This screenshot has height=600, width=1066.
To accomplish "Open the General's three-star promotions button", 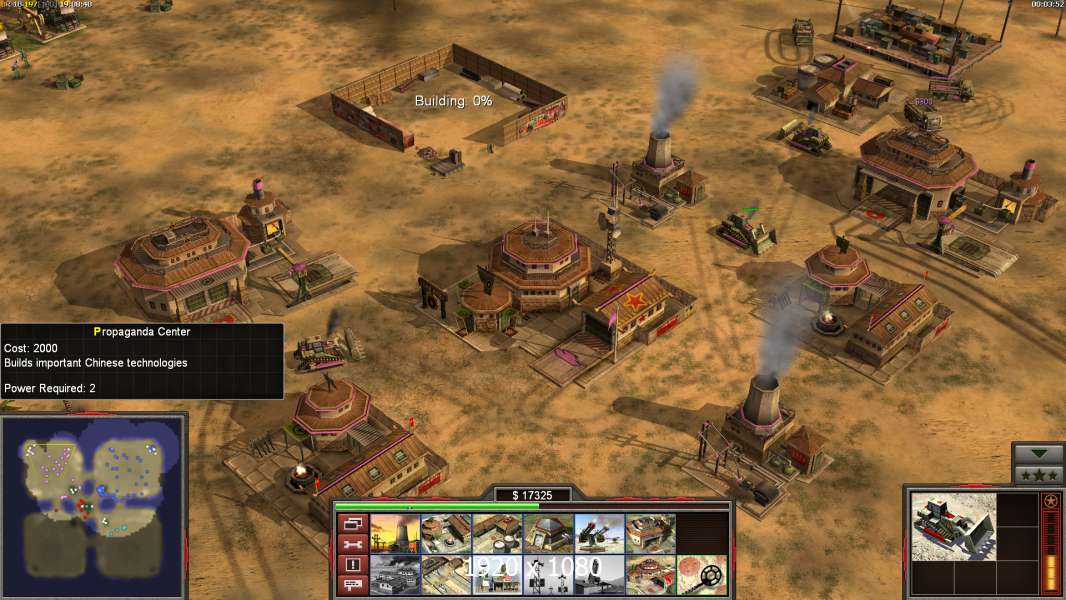I will [1039, 474].
